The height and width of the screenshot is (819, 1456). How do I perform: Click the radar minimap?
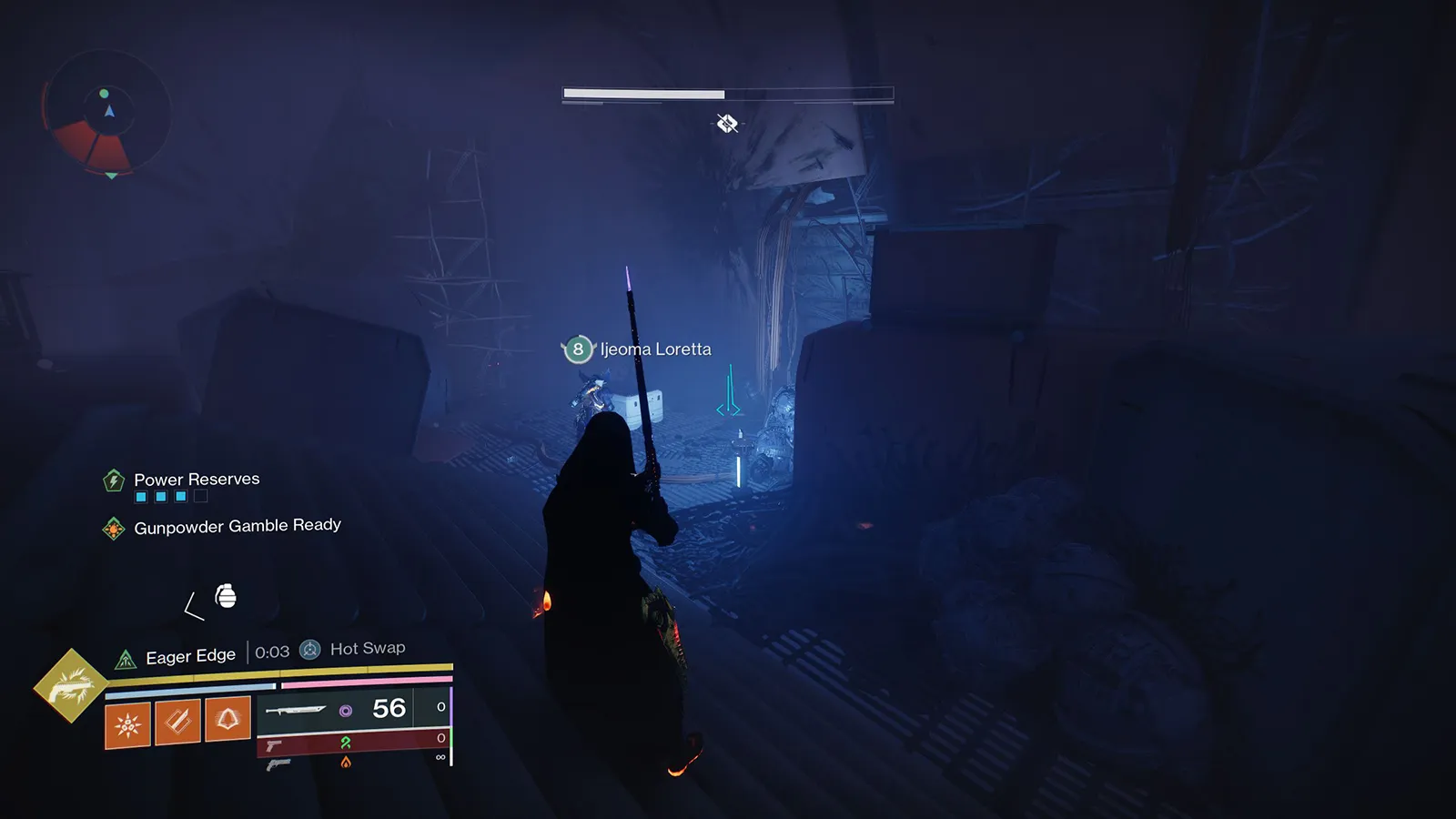(106, 113)
